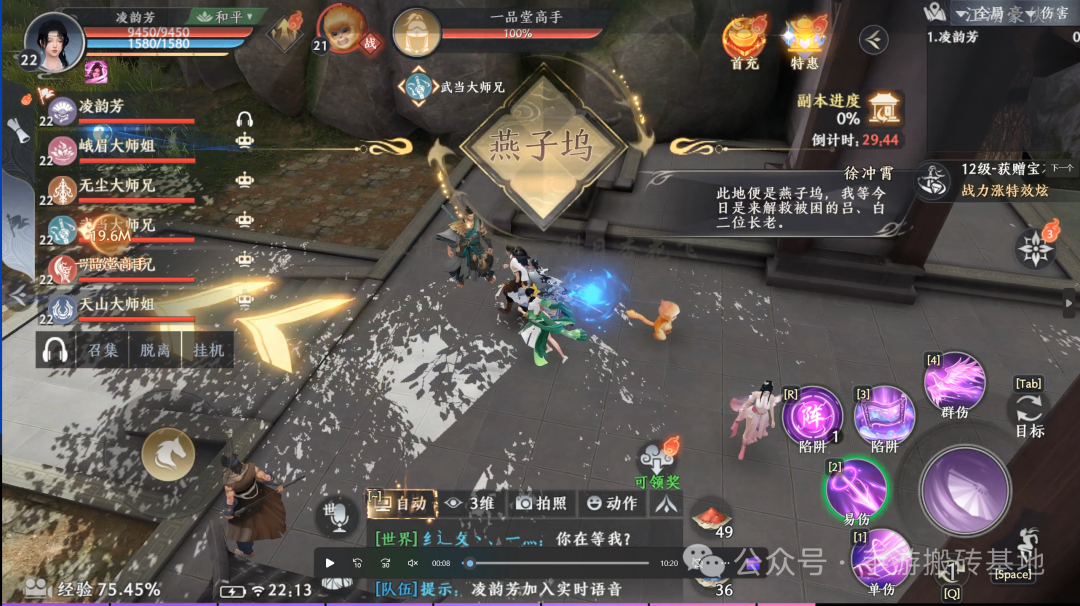Image resolution: width=1080 pixels, height=606 pixels.
Task: Cast the 单伤 single-target skill
Action: pos(880,558)
